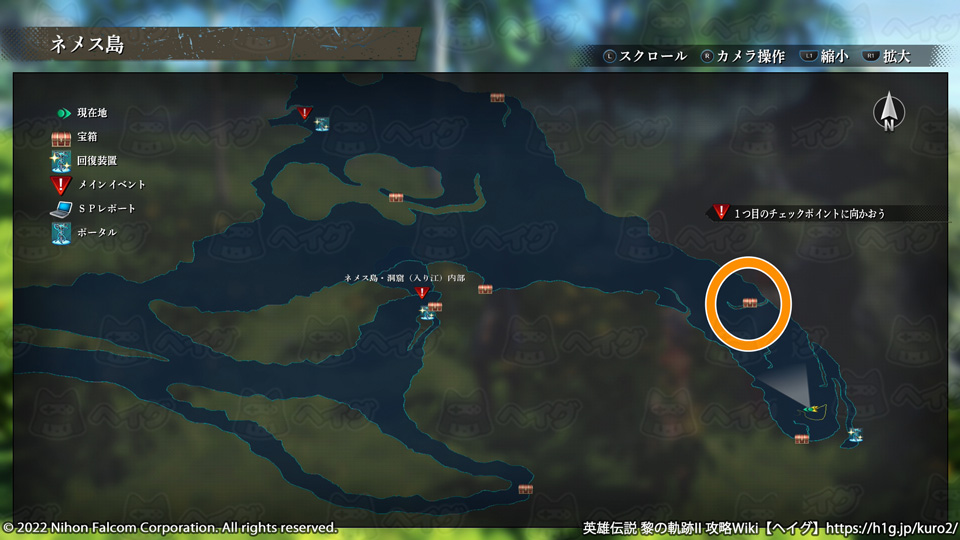This screenshot has width=960, height=540.
Task: Click the green current-location arrow on the map
Action: point(812,408)
